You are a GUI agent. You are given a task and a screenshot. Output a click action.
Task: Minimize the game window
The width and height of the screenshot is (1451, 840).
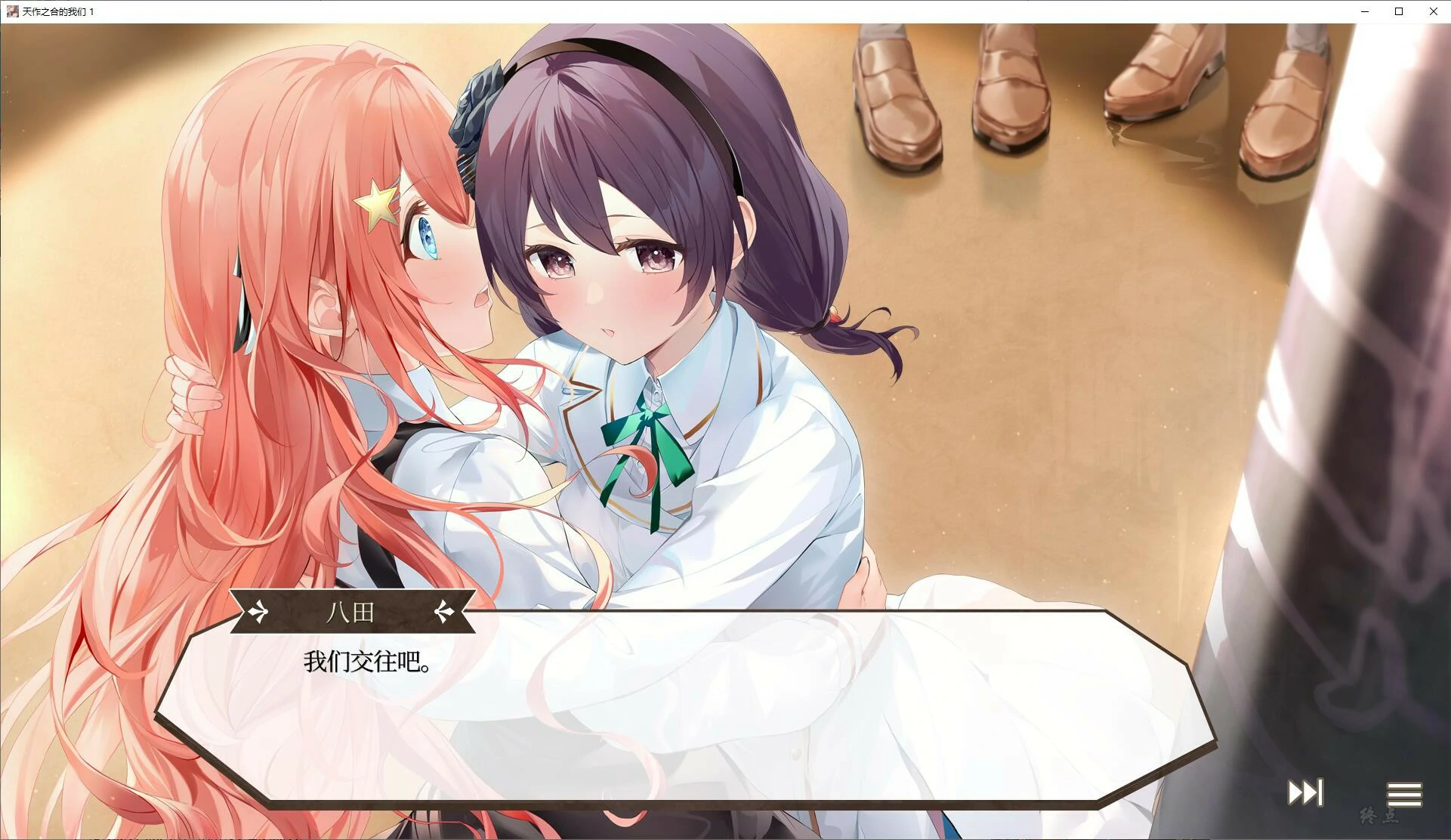click(x=1364, y=11)
